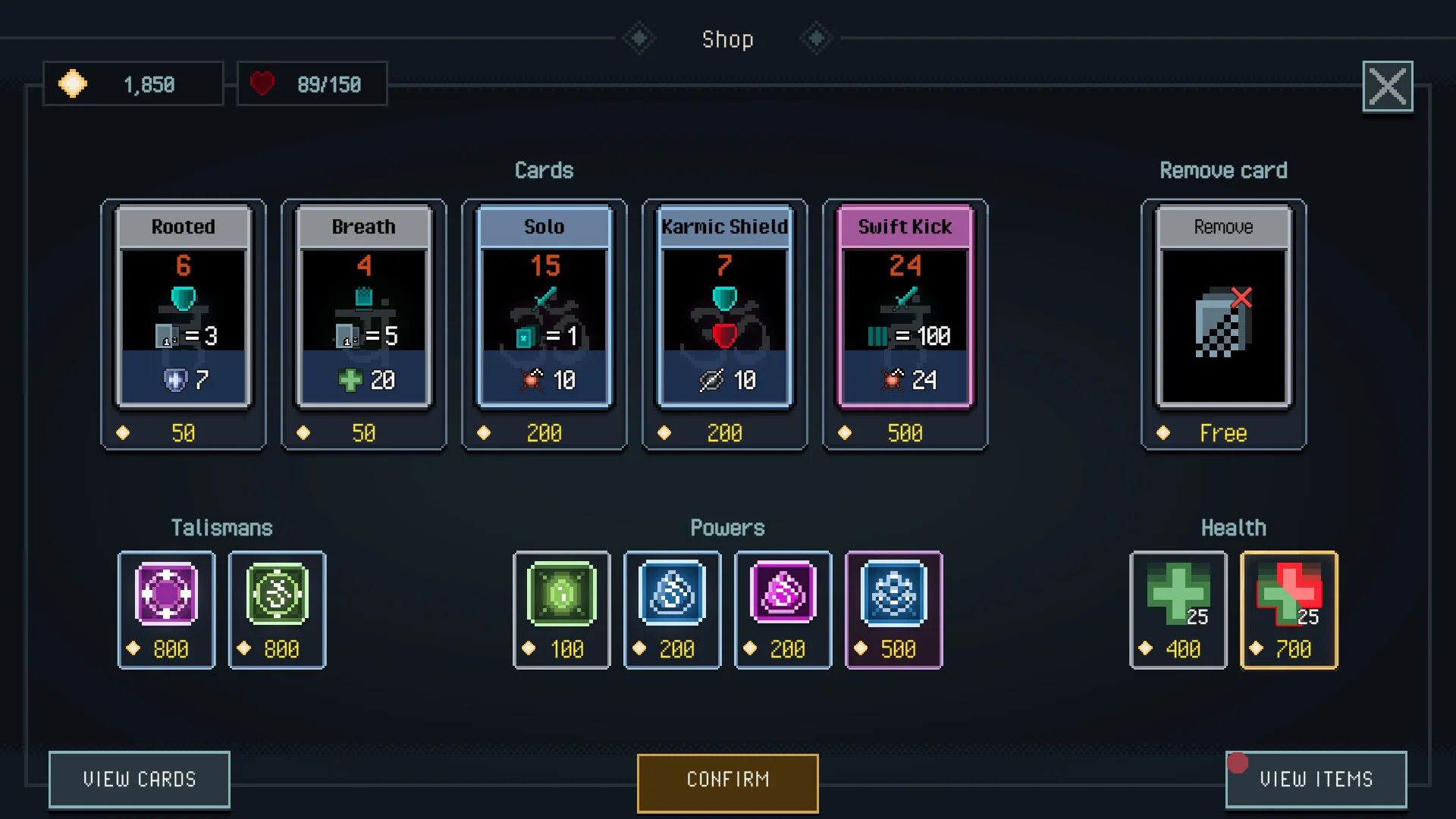This screenshot has height=819, width=1456.
Task: Open View Items
Action: (x=1316, y=779)
